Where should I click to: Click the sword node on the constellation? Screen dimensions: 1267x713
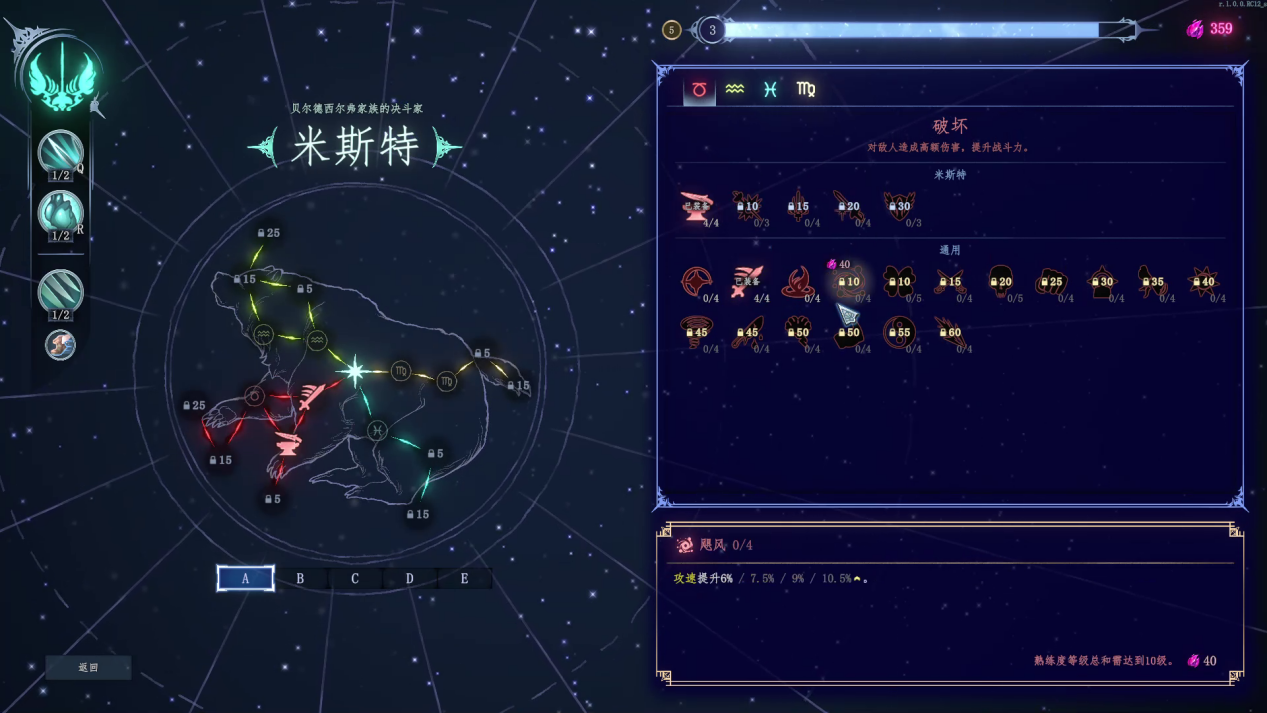pos(310,397)
